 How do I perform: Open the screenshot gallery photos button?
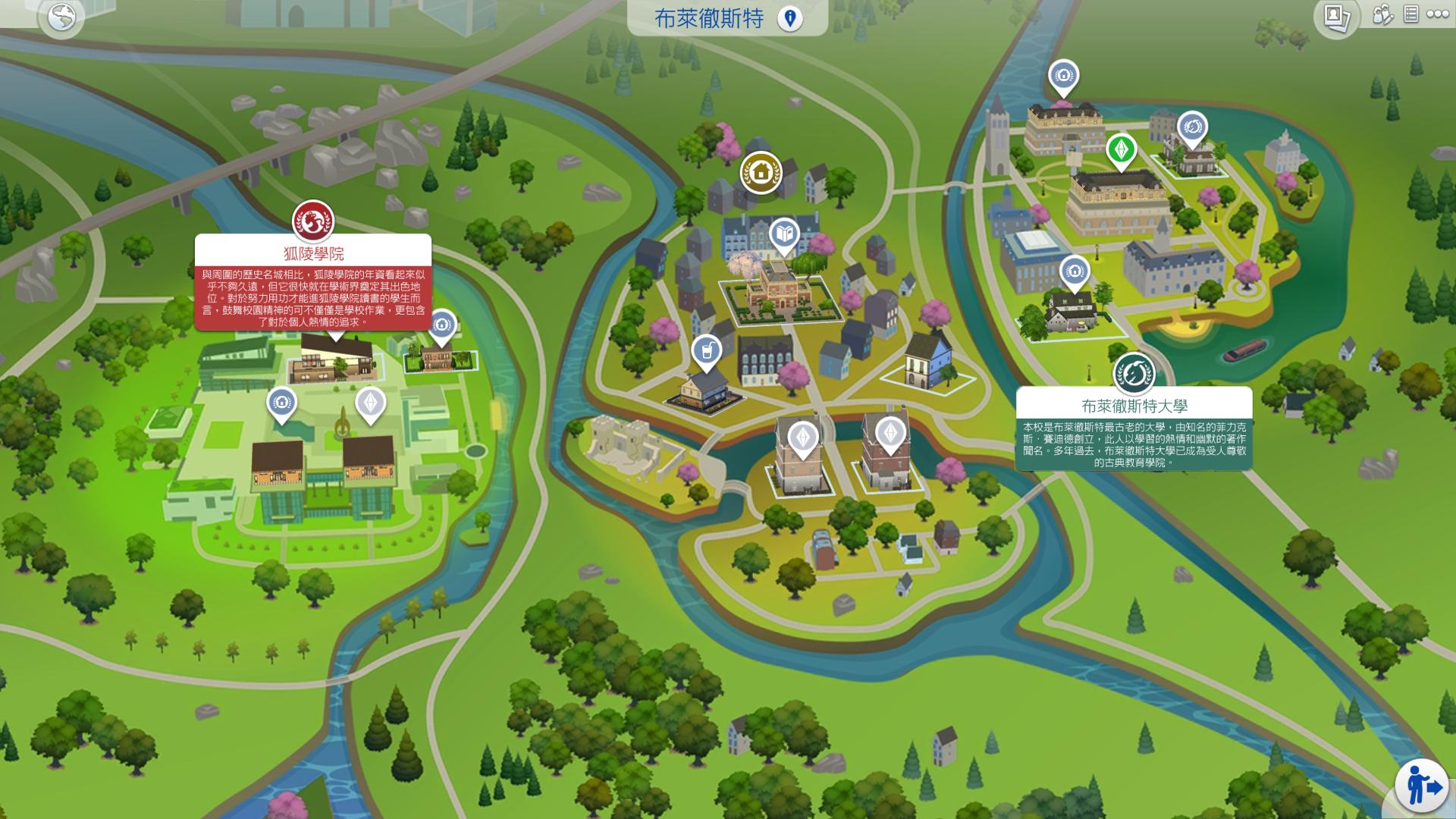tap(1335, 17)
